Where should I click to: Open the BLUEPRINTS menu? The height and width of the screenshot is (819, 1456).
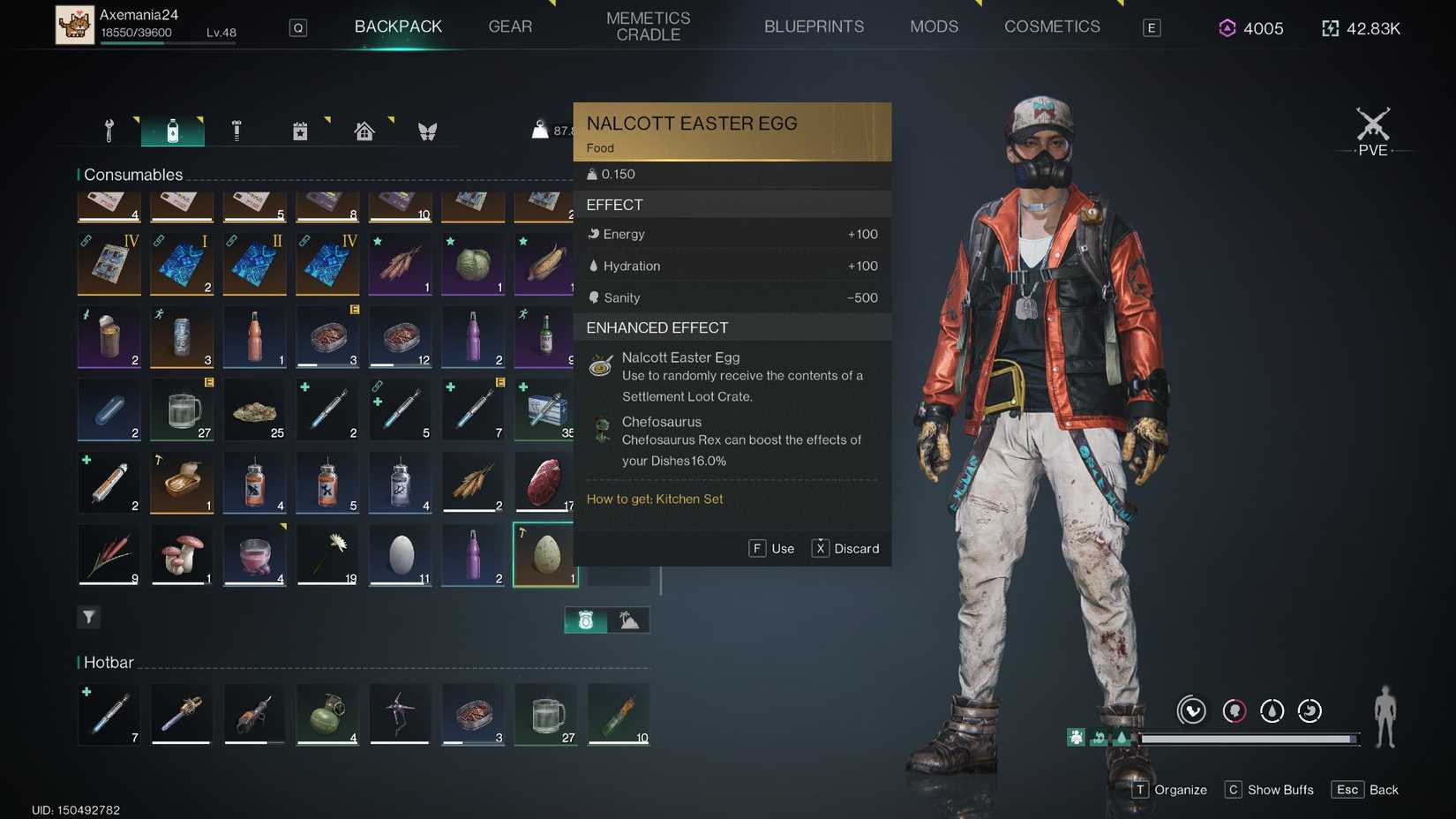(814, 26)
